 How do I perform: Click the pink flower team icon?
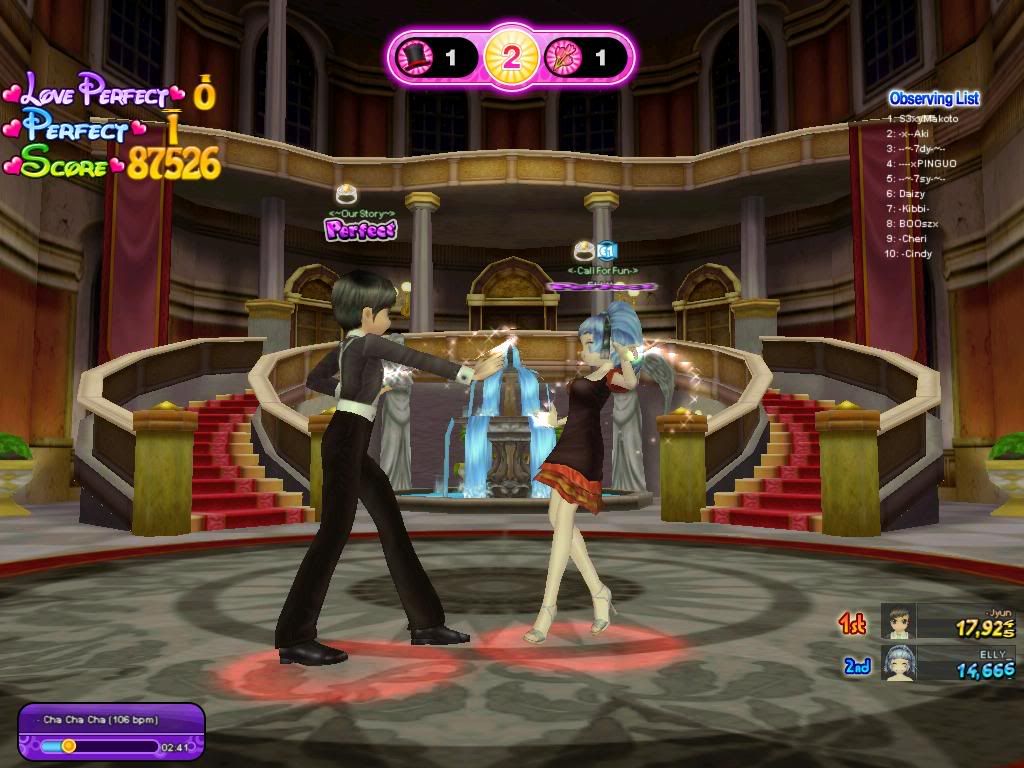pos(559,58)
